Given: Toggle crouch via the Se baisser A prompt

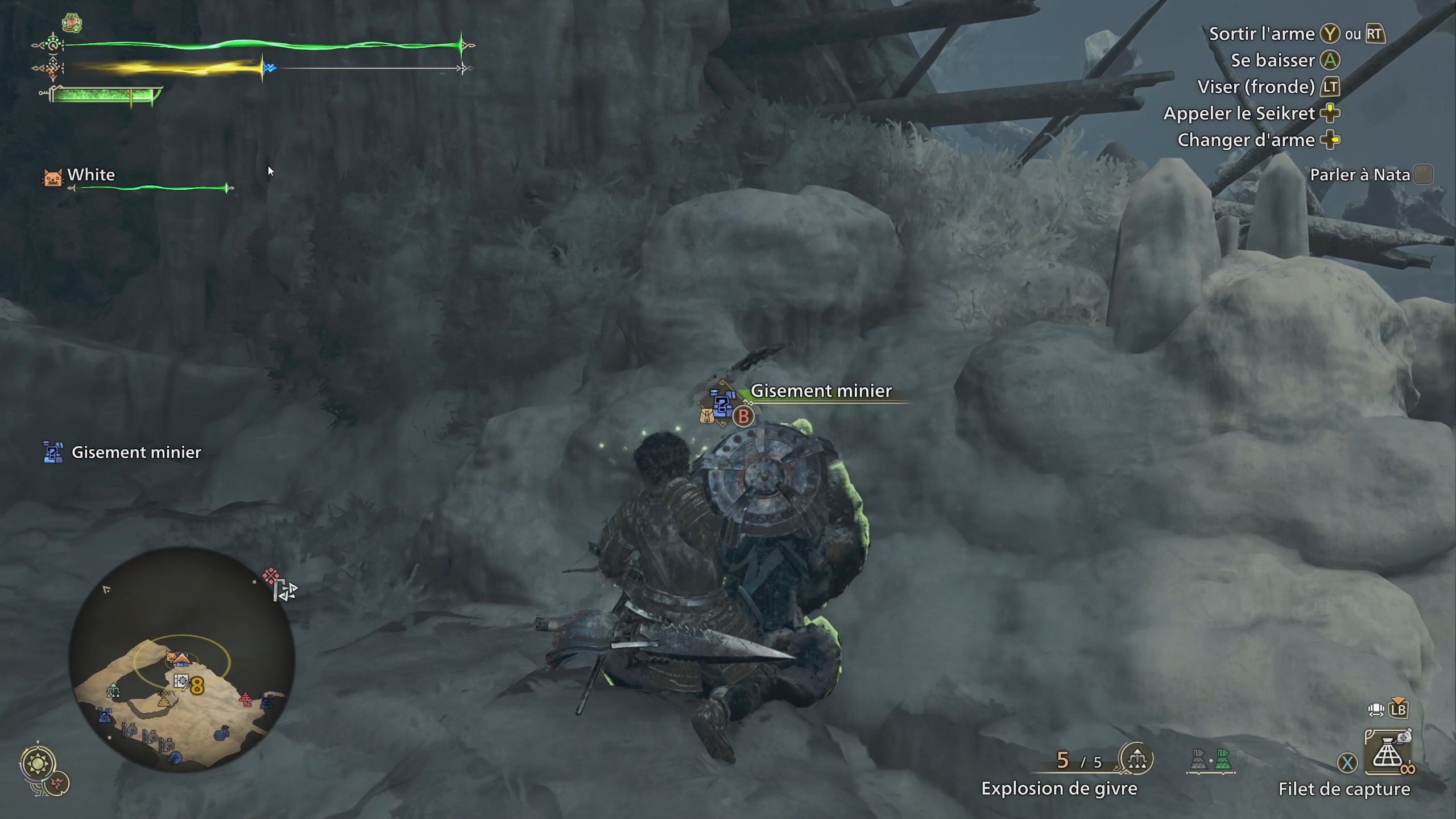Looking at the screenshot, I should click(x=1329, y=60).
